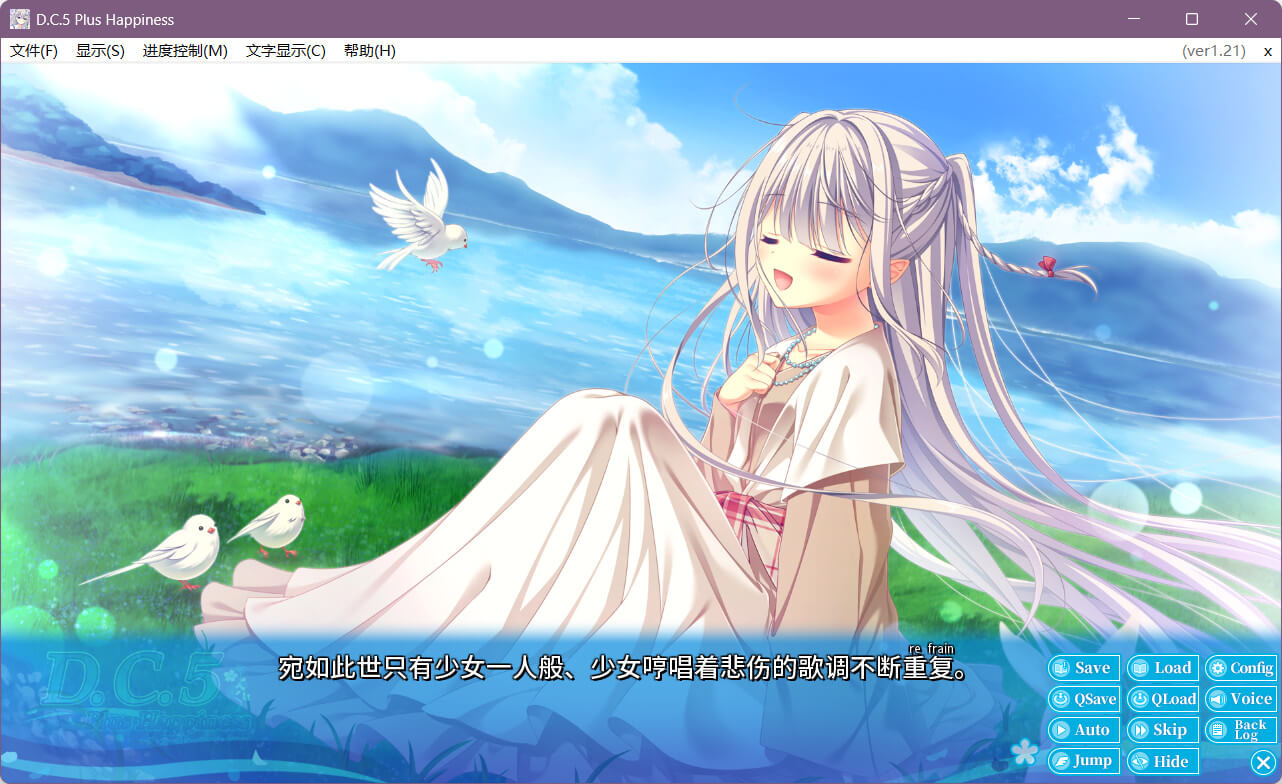Viewport: 1282px width, 784px height.
Task: Open the 显示(S) menu
Action: tap(100, 51)
